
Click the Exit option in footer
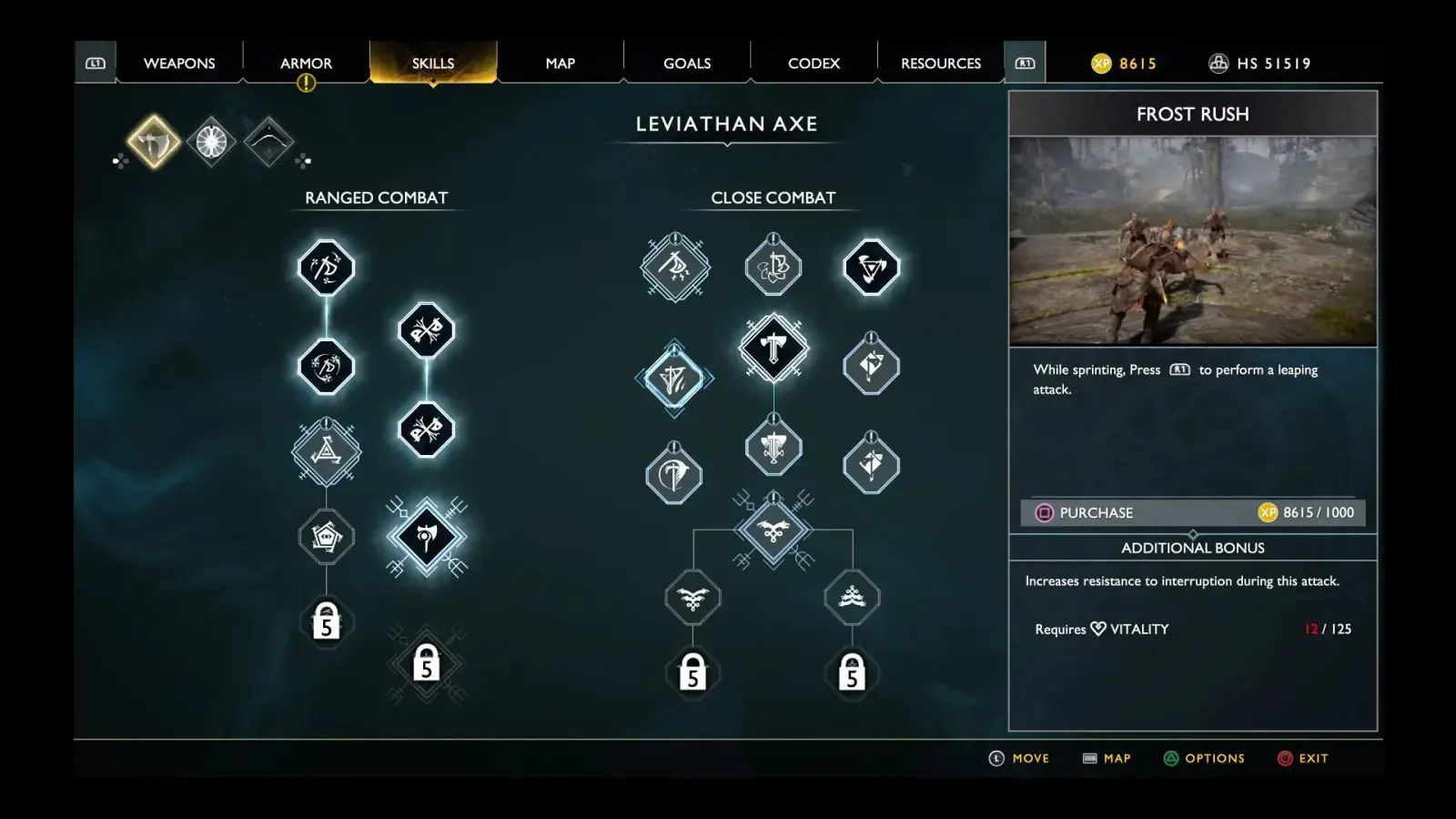tap(1303, 758)
